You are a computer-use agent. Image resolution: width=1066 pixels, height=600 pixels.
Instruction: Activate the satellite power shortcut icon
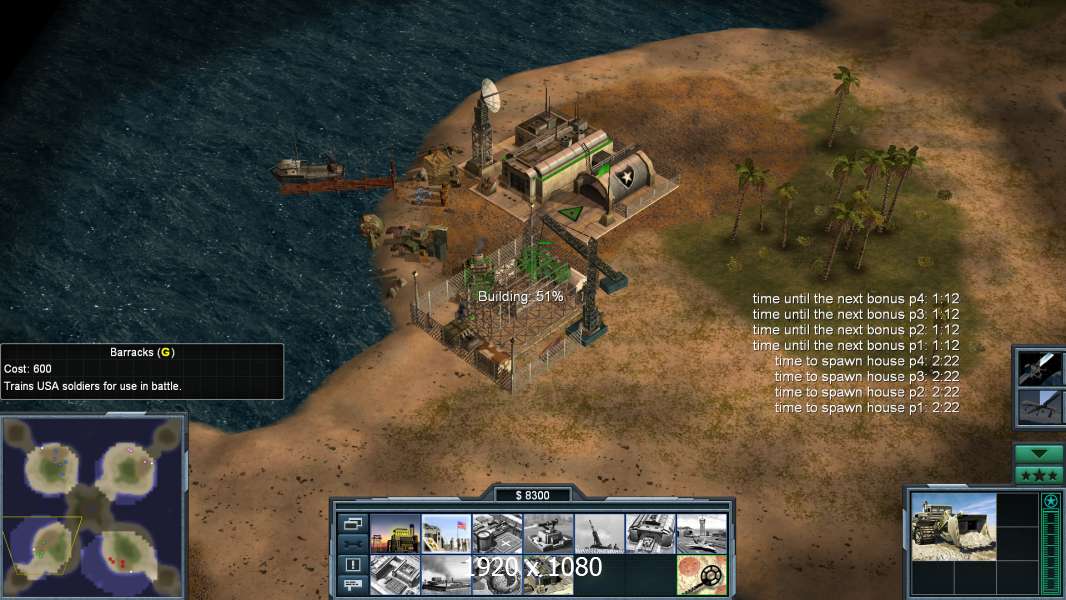[1037, 368]
